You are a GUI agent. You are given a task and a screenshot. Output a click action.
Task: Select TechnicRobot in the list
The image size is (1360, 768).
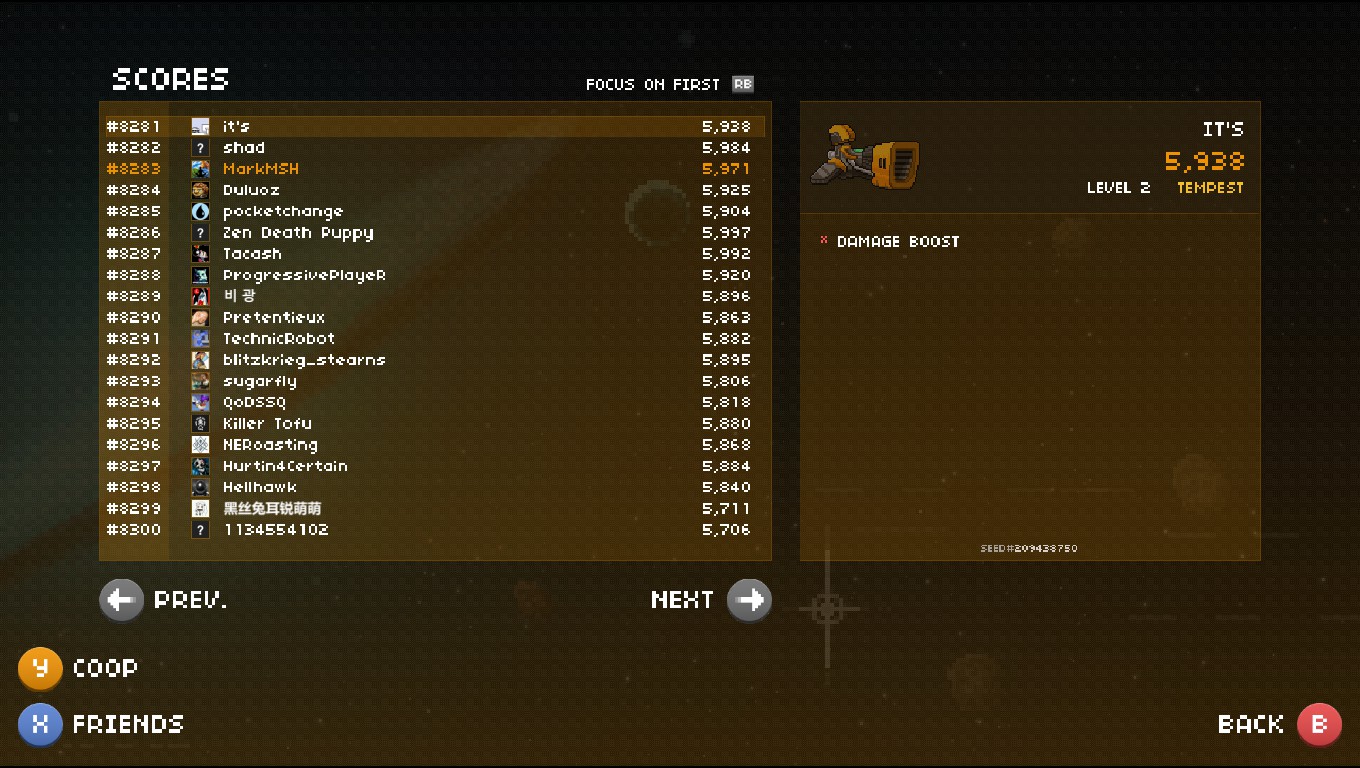tap(435, 339)
